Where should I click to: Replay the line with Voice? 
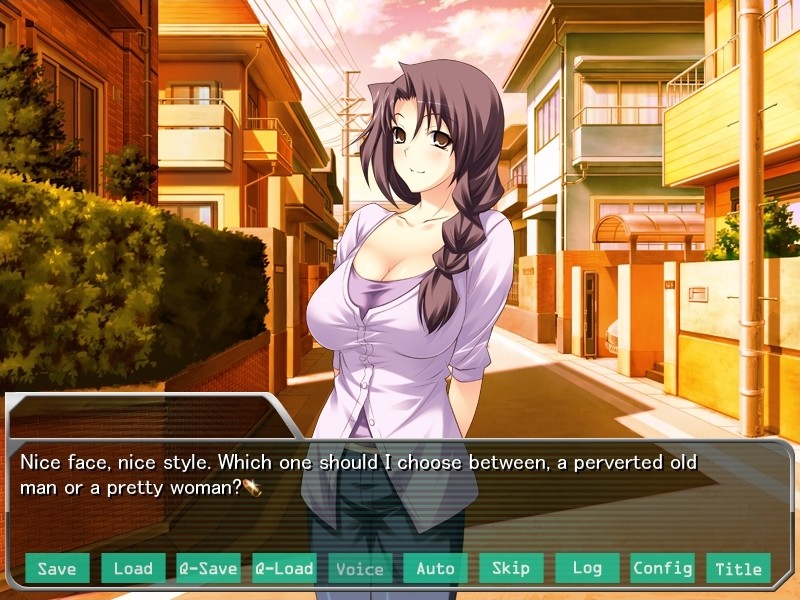coord(360,568)
